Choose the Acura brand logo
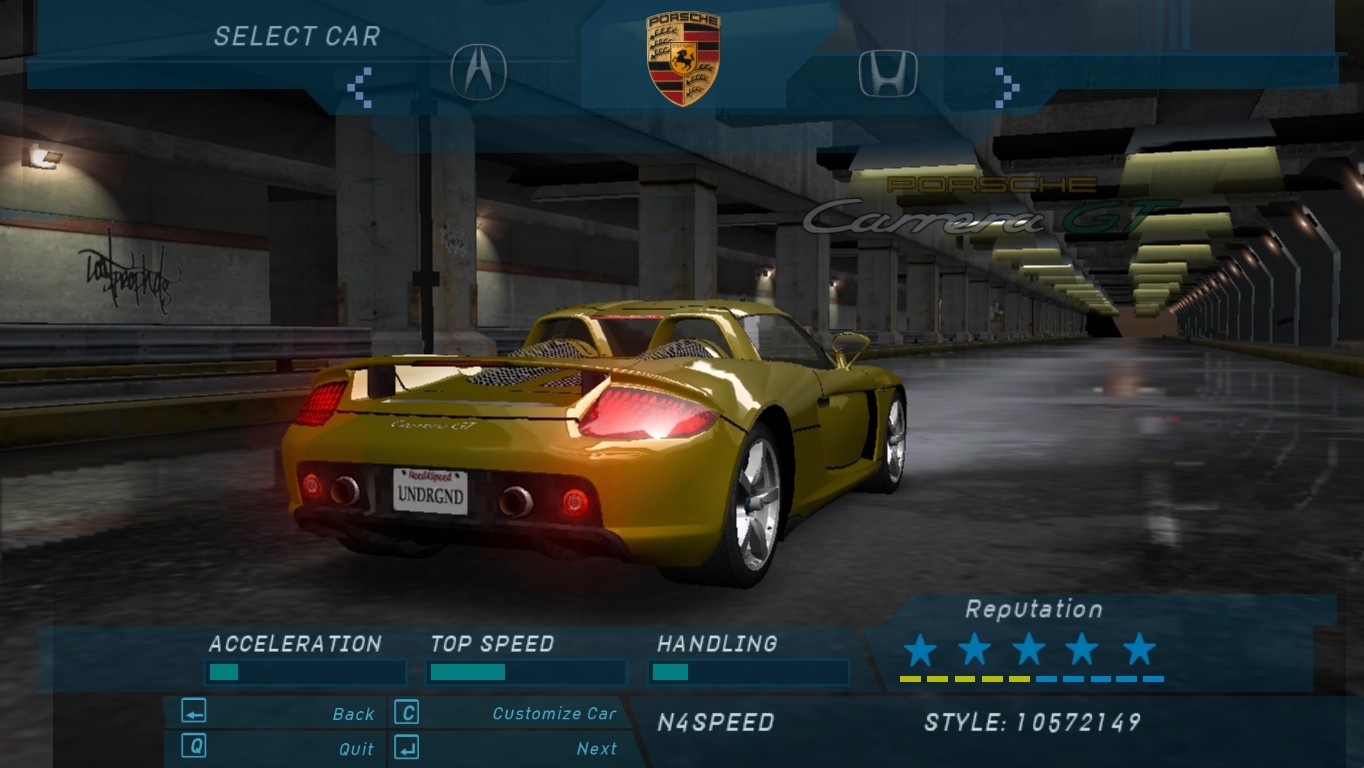This screenshot has height=768, width=1364. [479, 72]
